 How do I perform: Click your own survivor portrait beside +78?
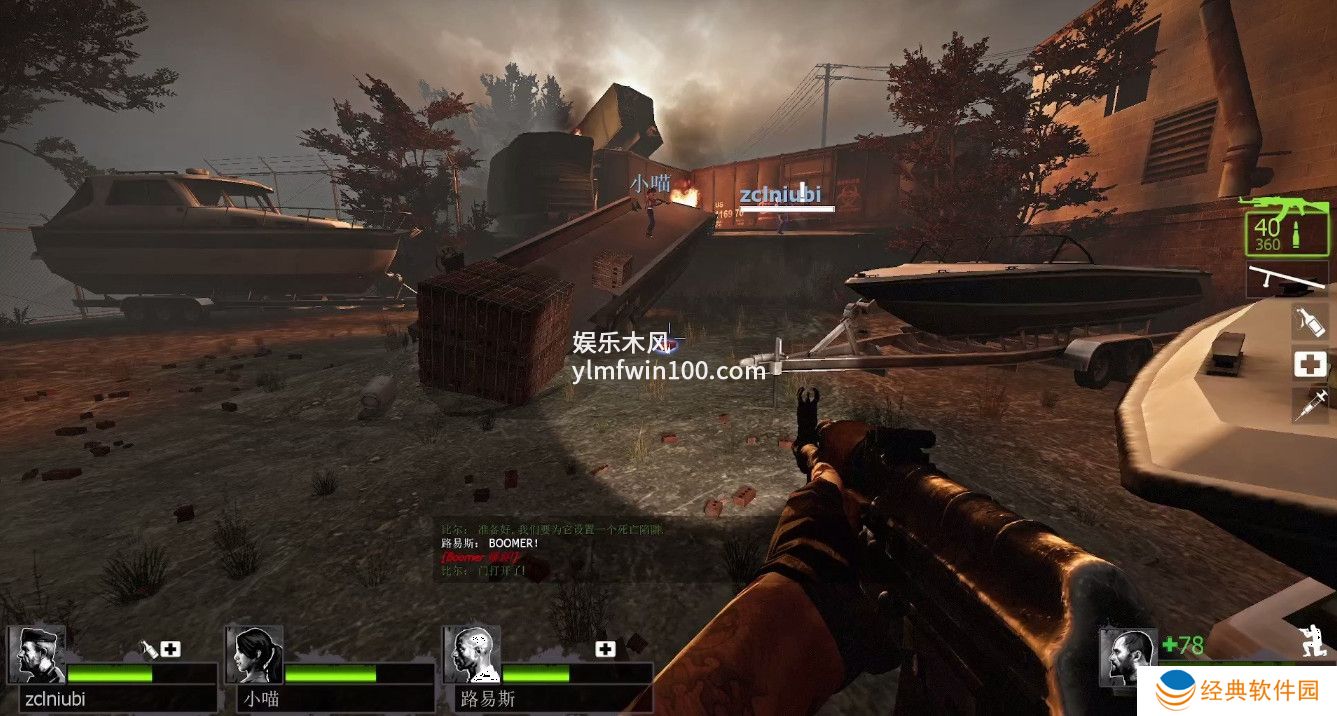[1127, 656]
